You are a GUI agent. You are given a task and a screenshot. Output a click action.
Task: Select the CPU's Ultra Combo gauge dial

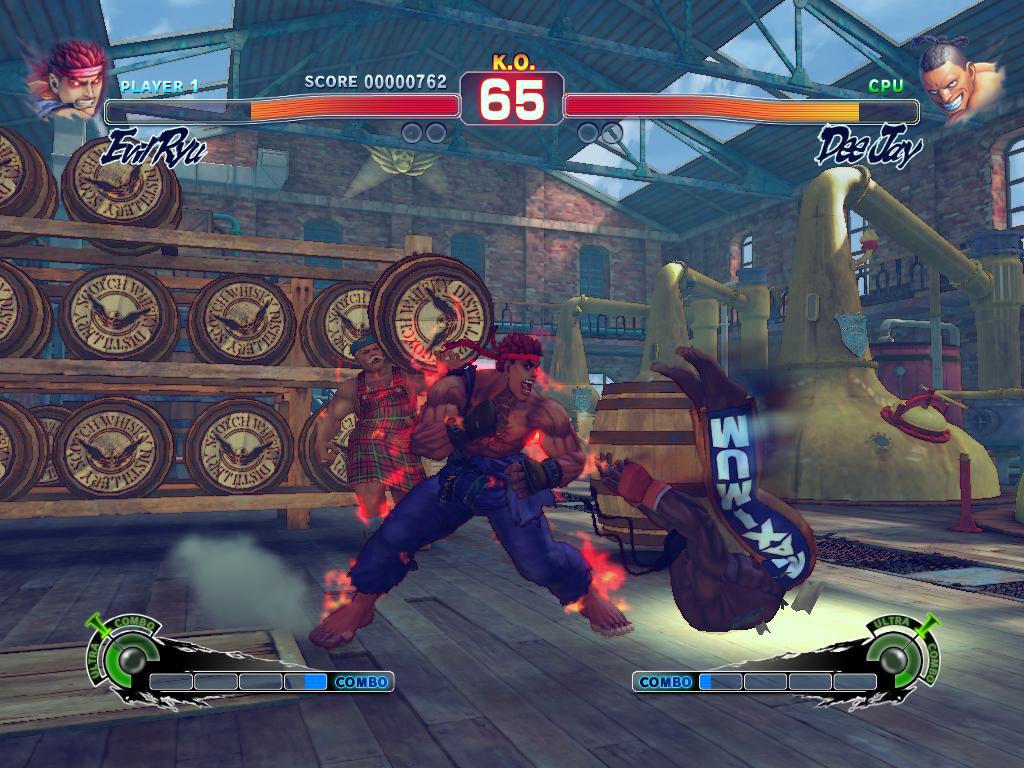(x=894, y=657)
